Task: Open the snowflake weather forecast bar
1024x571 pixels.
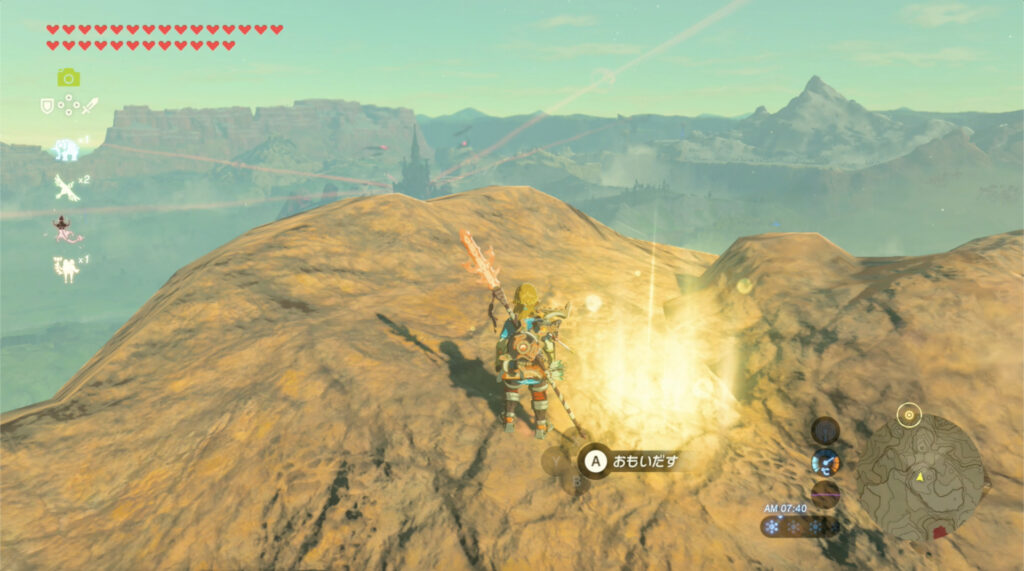Action: point(799,526)
